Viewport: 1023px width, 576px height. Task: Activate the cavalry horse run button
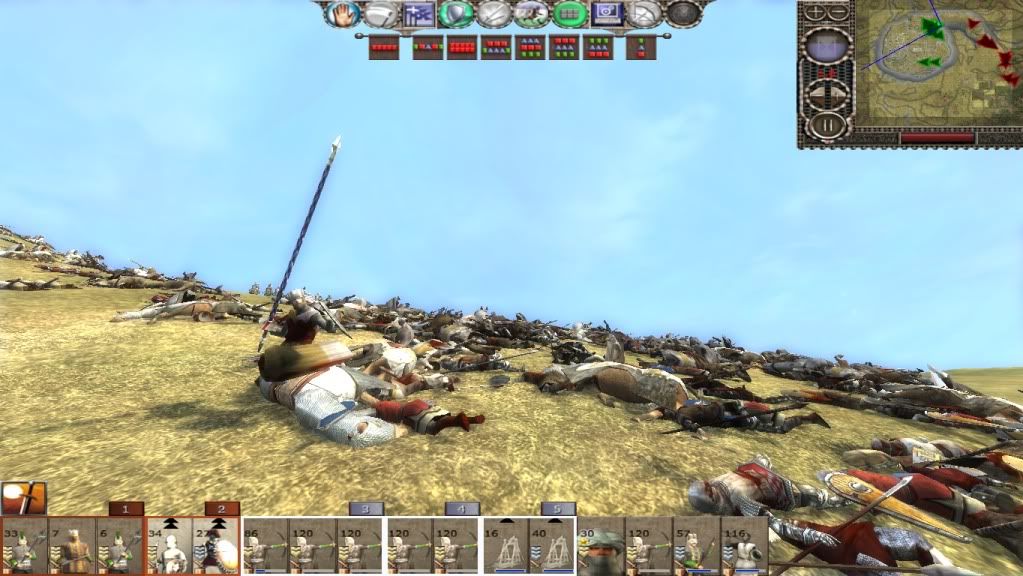point(531,13)
